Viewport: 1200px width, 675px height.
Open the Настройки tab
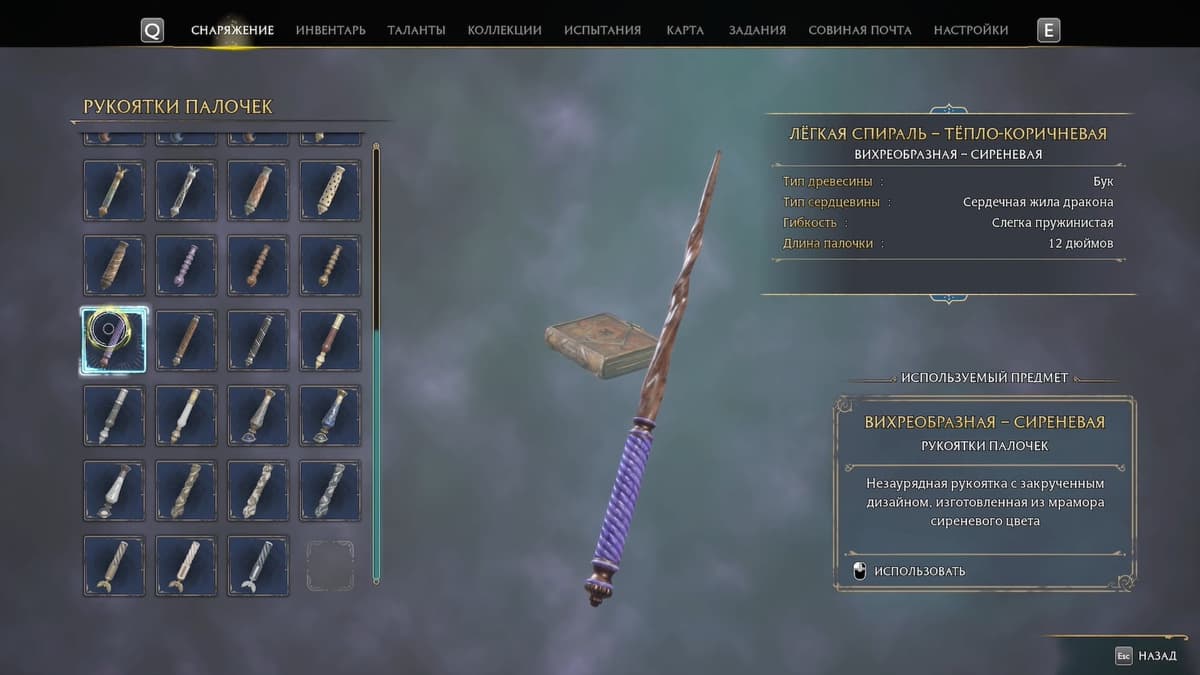pos(970,30)
